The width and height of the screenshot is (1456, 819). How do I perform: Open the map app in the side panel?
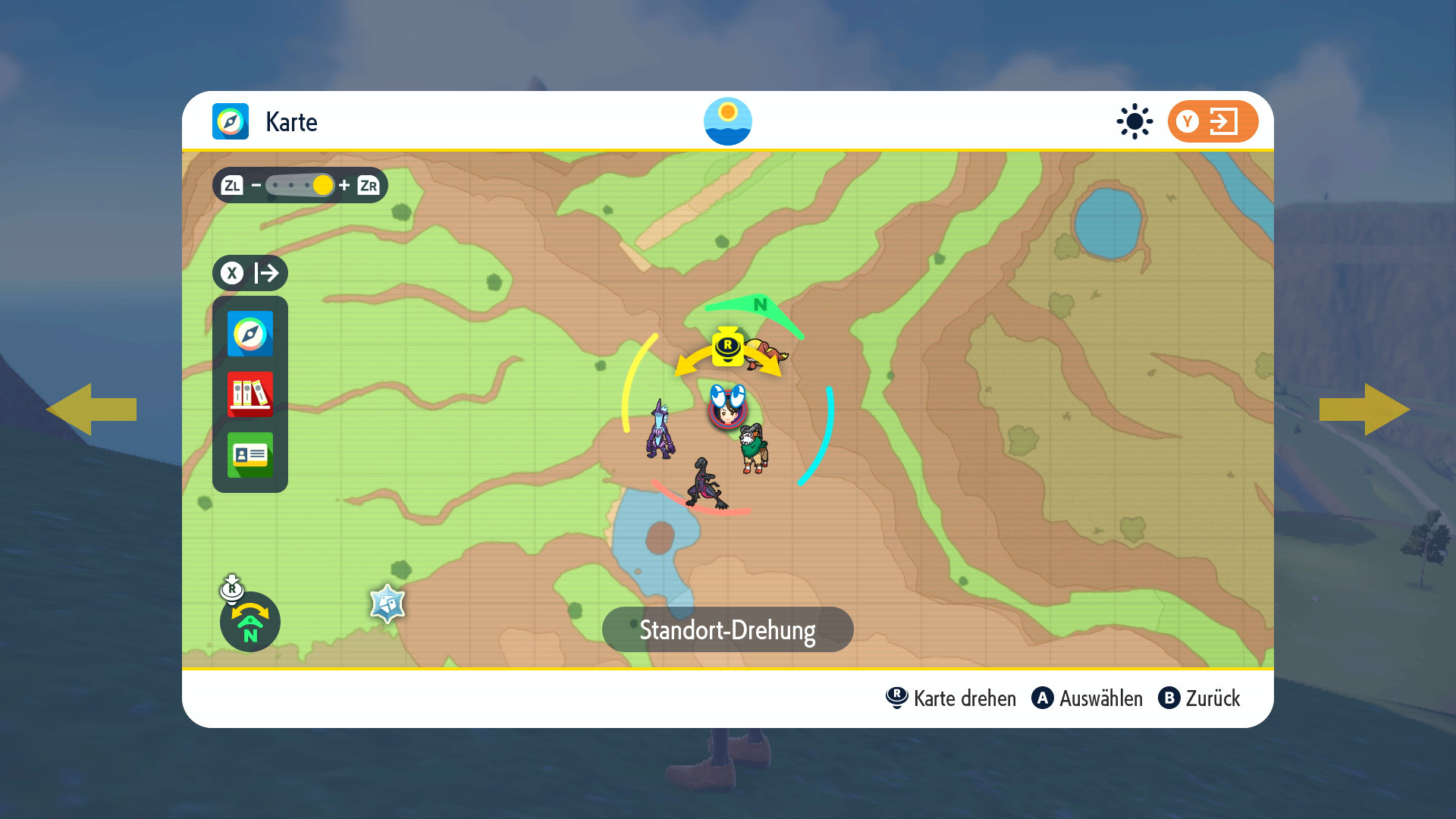250,334
